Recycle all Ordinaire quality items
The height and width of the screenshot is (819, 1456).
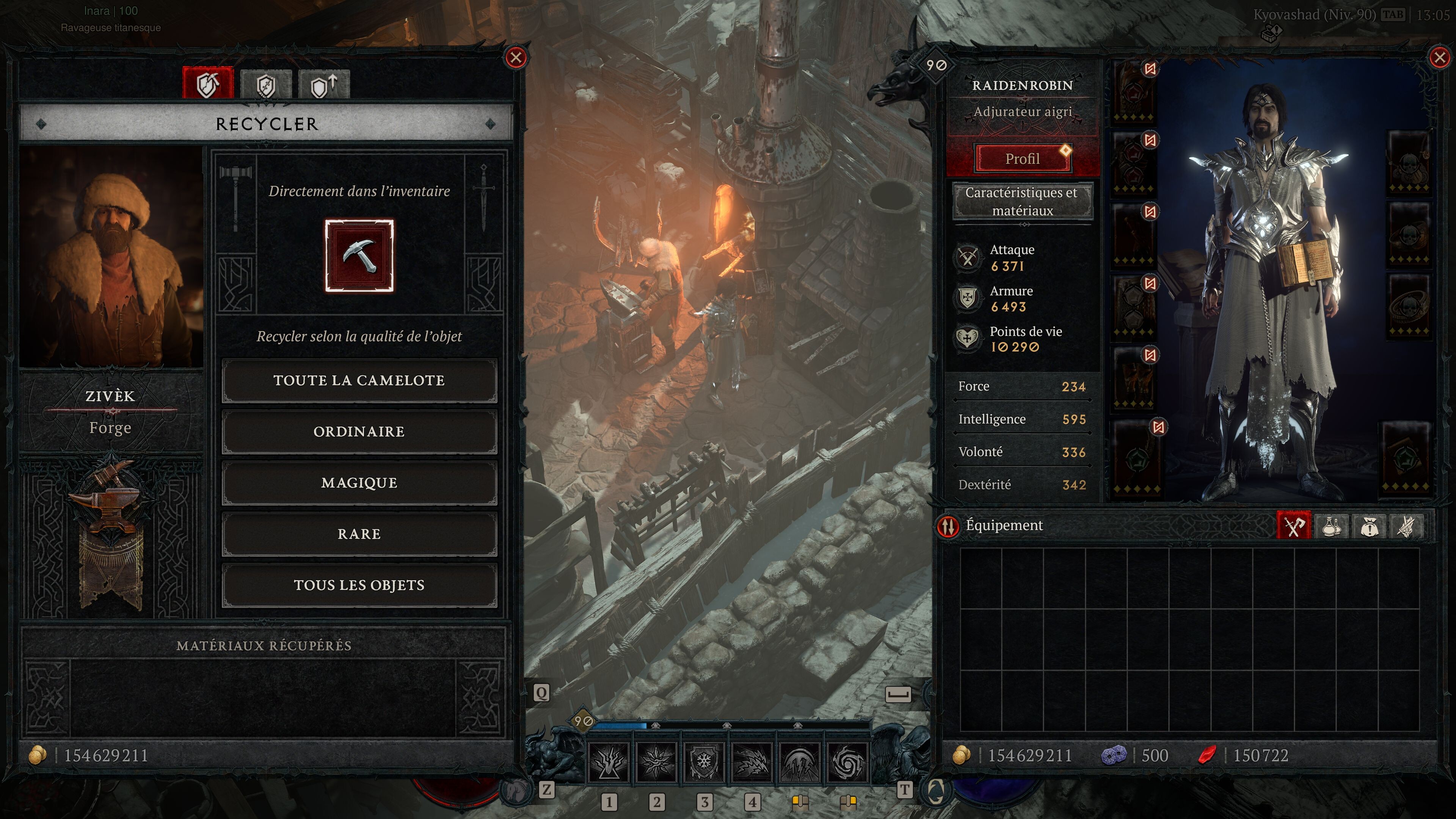pos(359,432)
